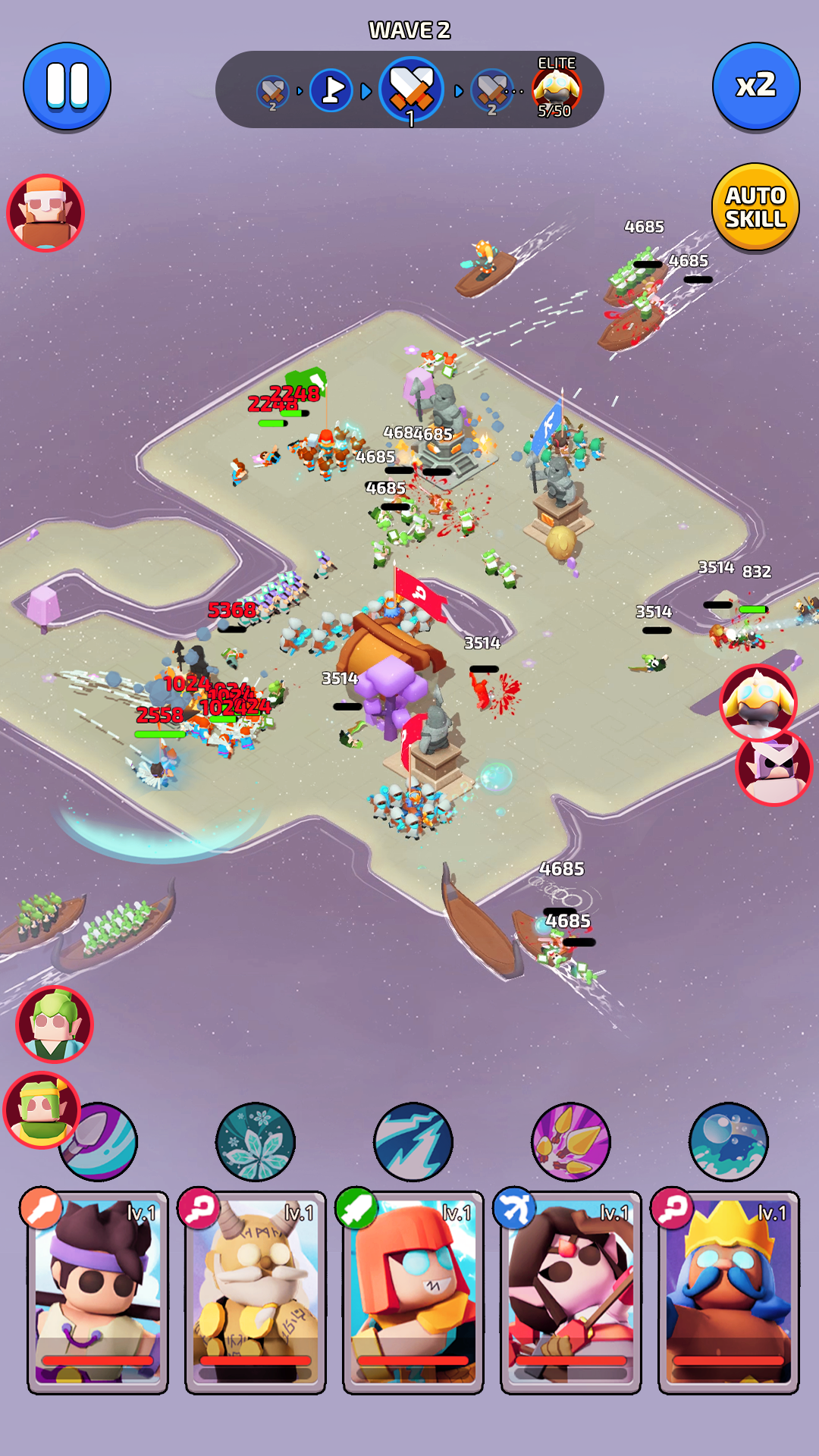Activate the water bubble wave skill

729,1141
